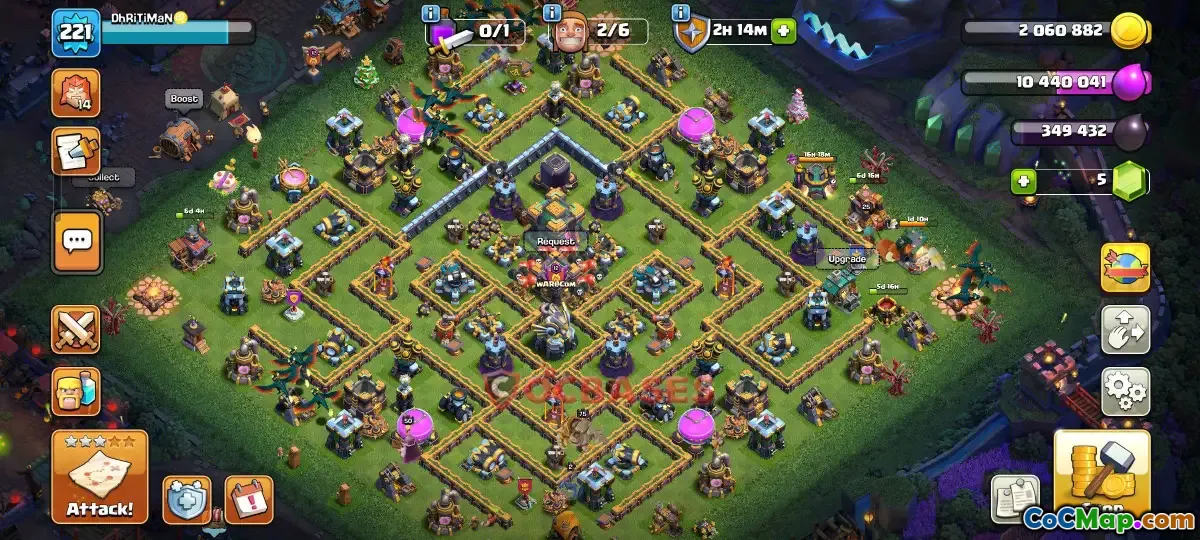
Task: Tap the hand with arrows layout button
Action: coord(1125,330)
